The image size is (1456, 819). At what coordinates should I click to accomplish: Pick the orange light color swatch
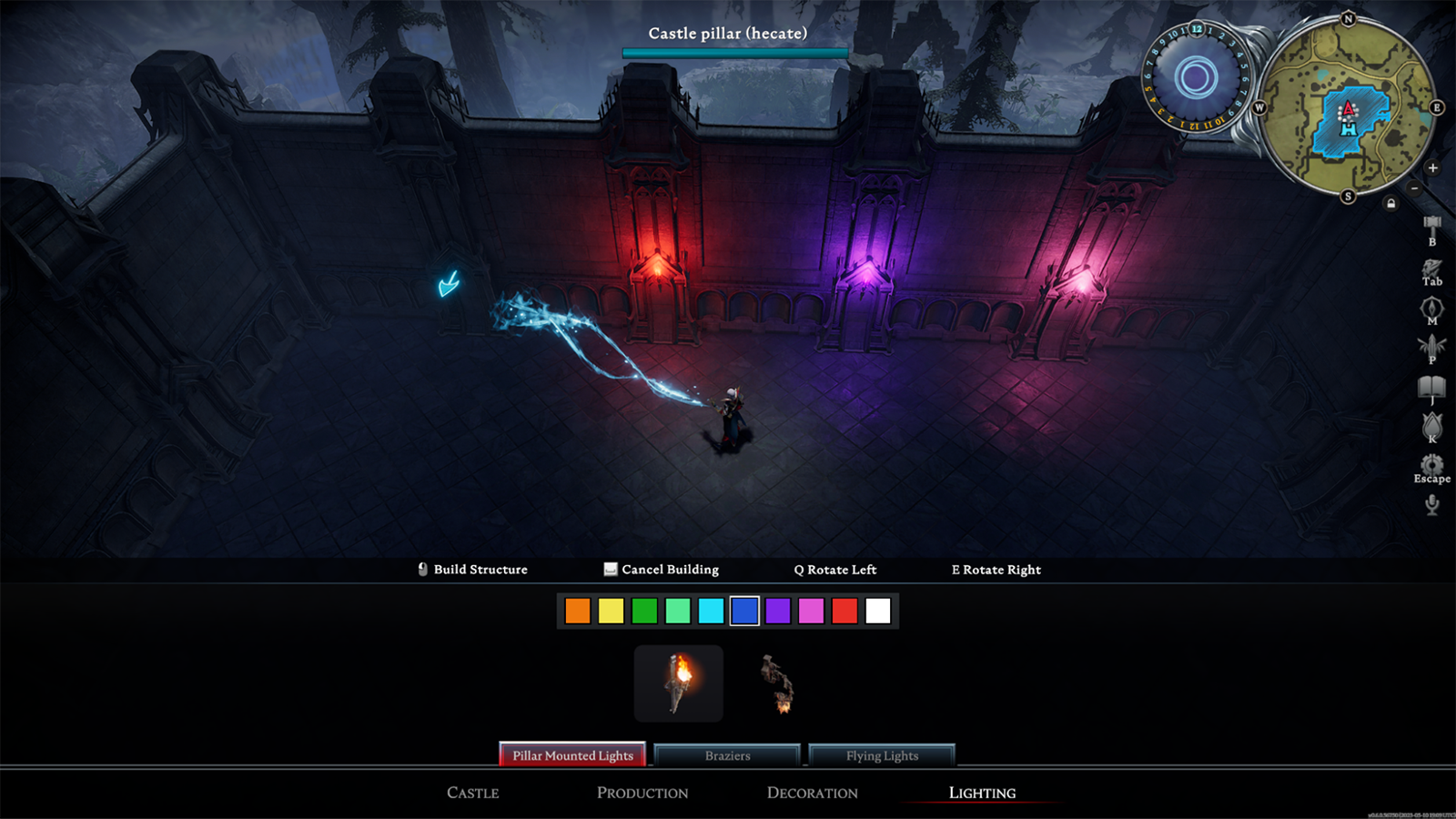(x=578, y=611)
